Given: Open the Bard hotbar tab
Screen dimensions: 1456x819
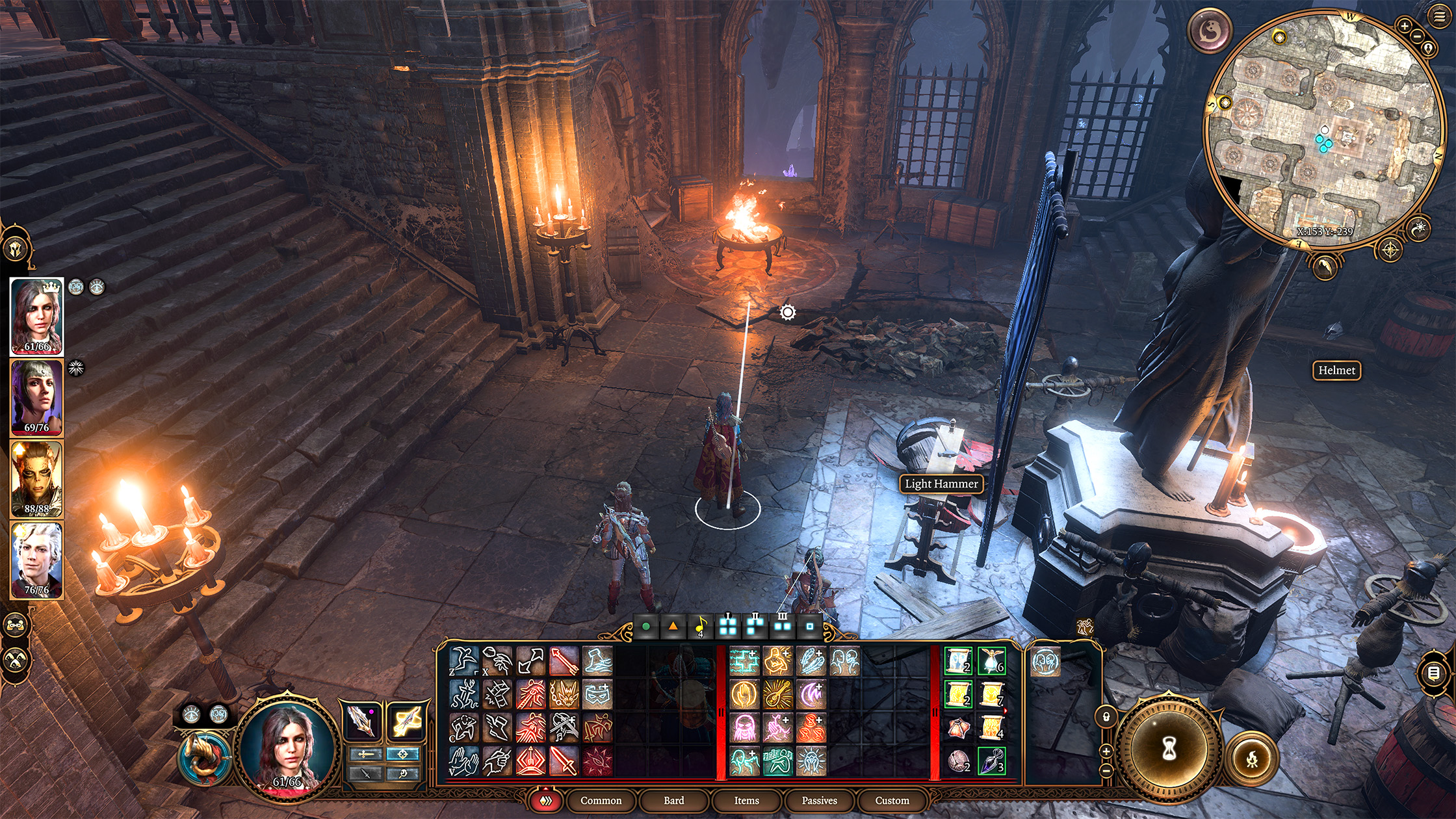Looking at the screenshot, I should (x=673, y=800).
